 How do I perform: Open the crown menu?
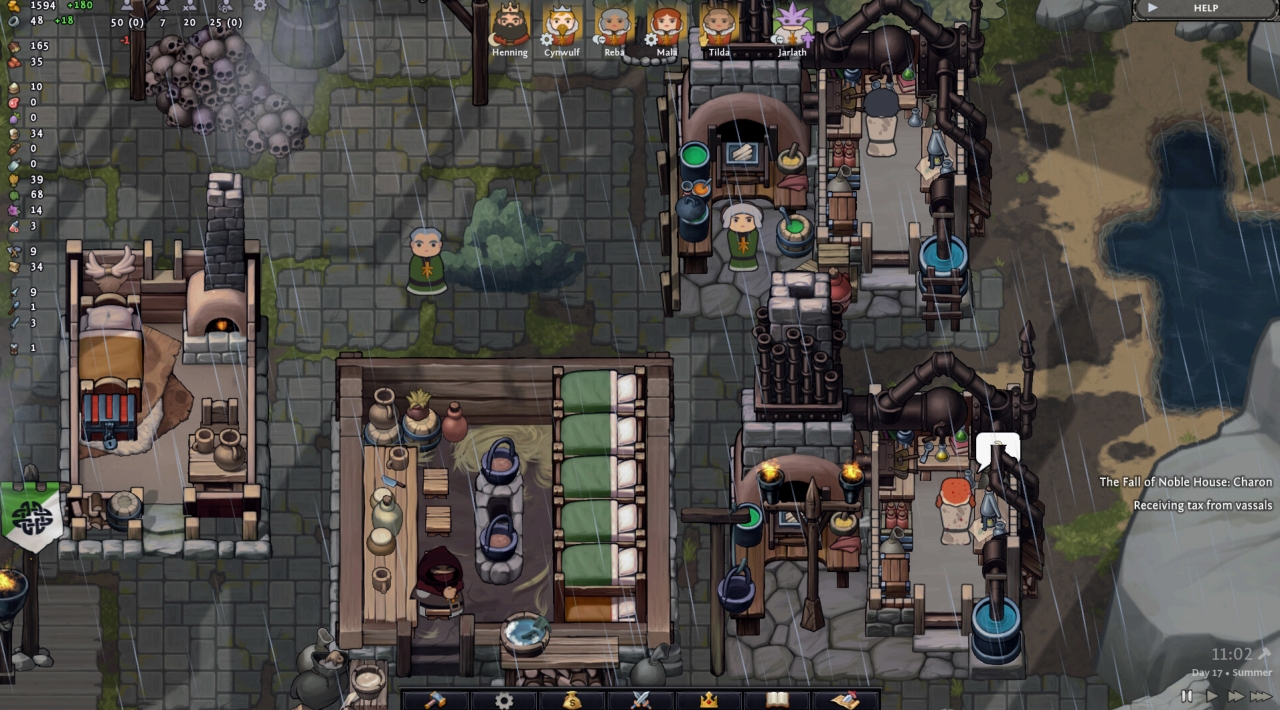click(709, 700)
